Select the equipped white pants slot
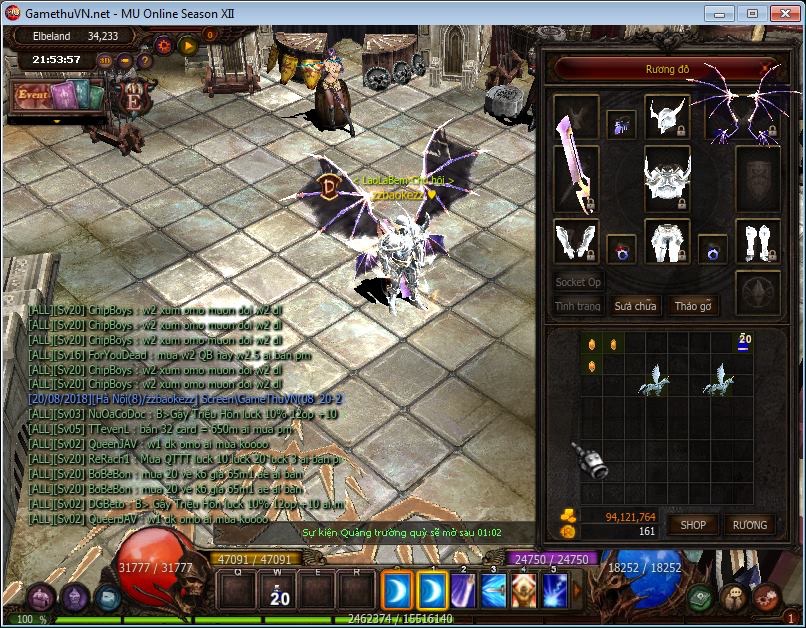The height and width of the screenshot is (628, 806). pyautogui.click(x=667, y=242)
